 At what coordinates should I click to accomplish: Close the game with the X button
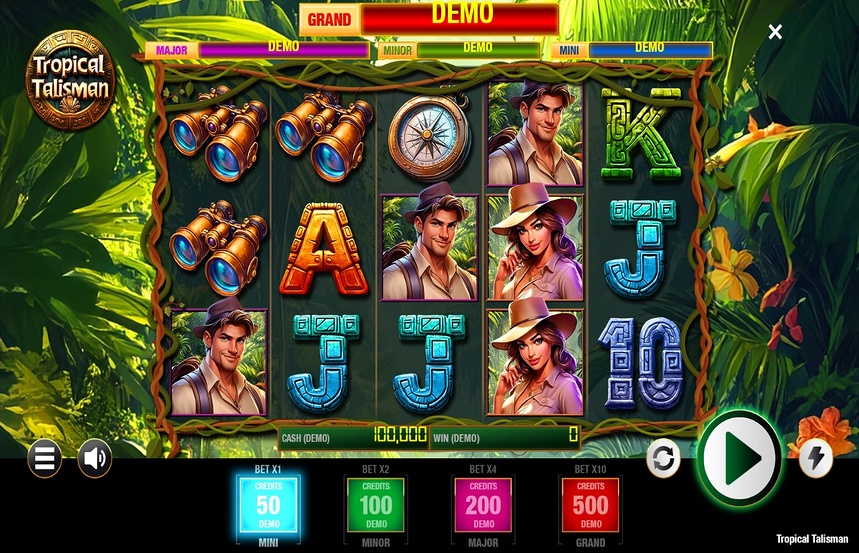tap(775, 32)
